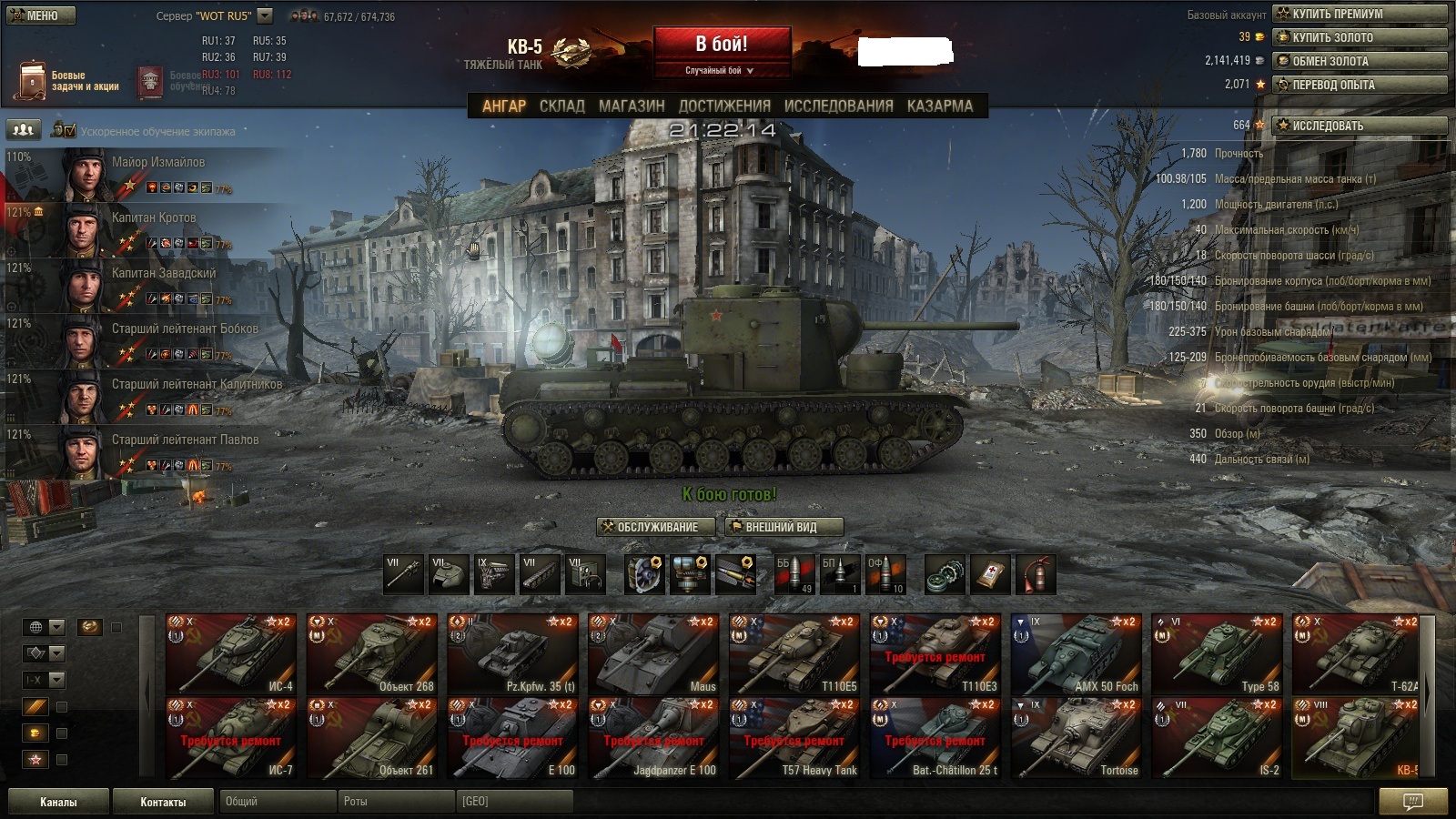Go to the ДОСТИЖЕНИЯ tab
1456x819 pixels.
pos(724,106)
